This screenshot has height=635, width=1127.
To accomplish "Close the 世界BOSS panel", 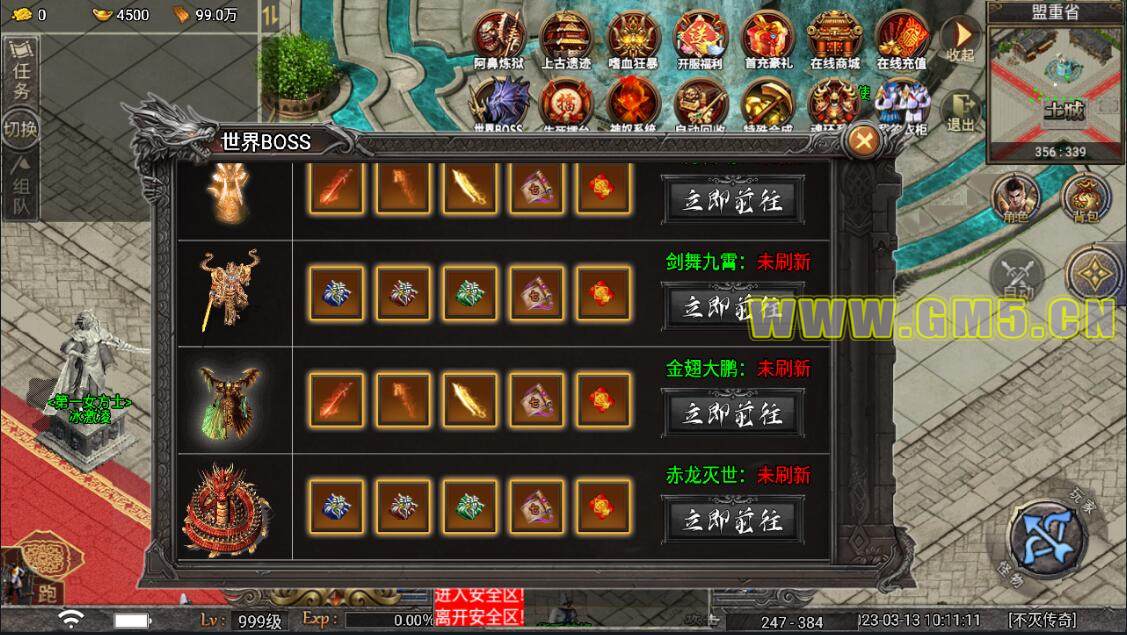I will [862, 141].
